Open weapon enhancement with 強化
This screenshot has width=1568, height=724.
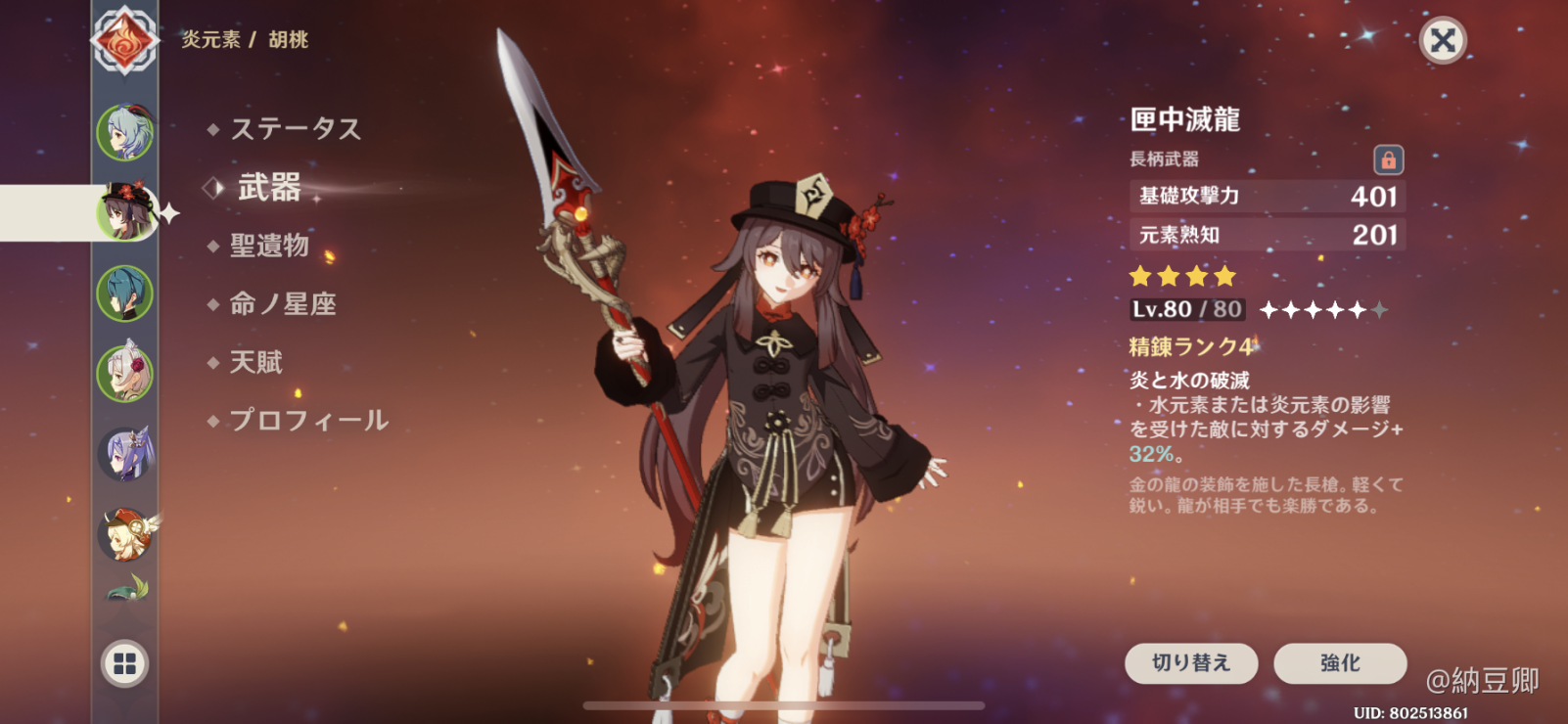point(1339,663)
